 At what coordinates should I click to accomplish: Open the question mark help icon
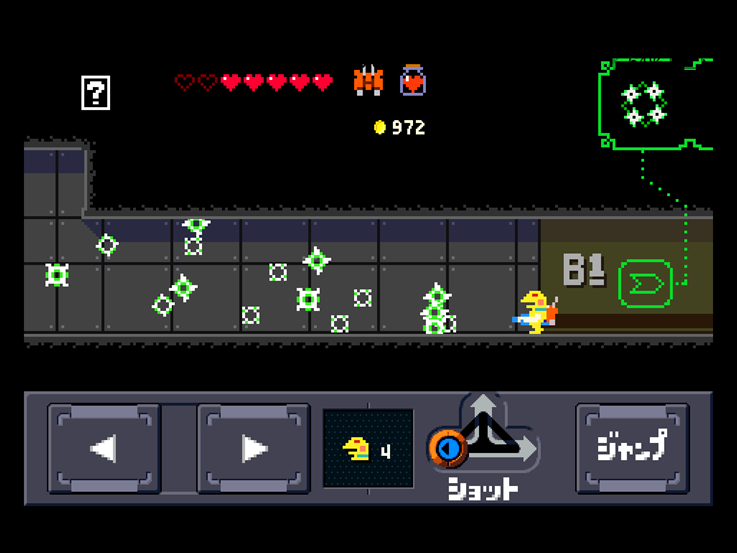[x=95, y=93]
